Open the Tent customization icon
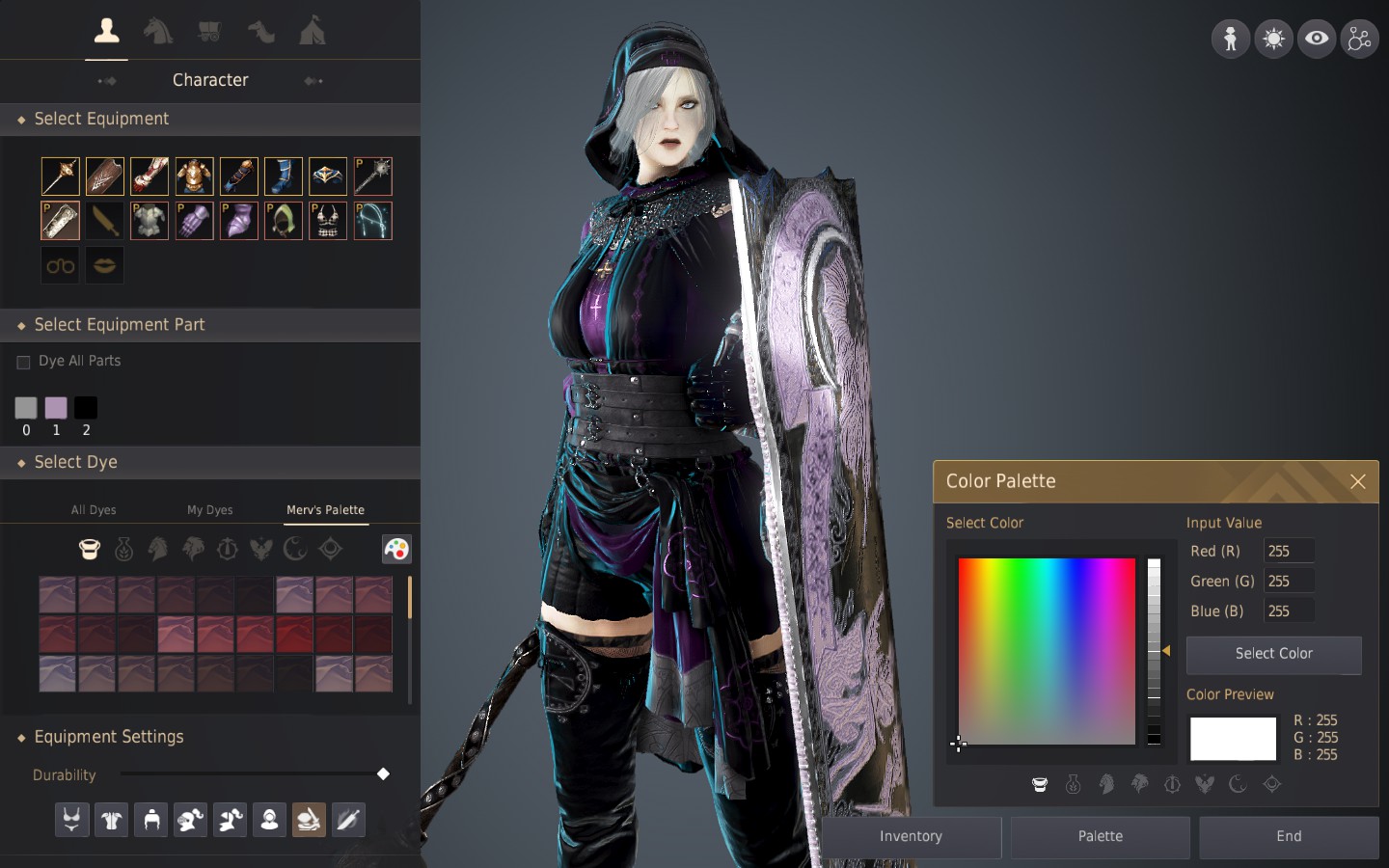 310,30
